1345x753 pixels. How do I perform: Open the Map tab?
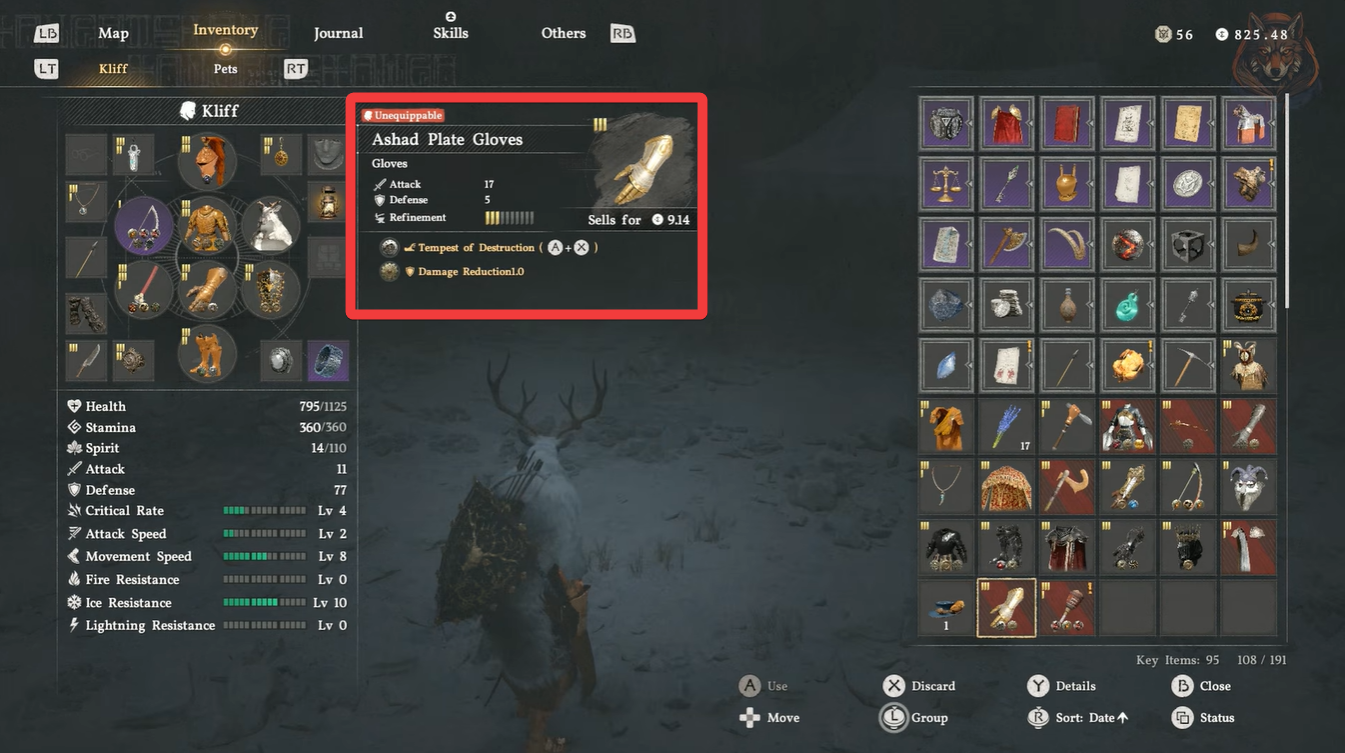coord(113,33)
